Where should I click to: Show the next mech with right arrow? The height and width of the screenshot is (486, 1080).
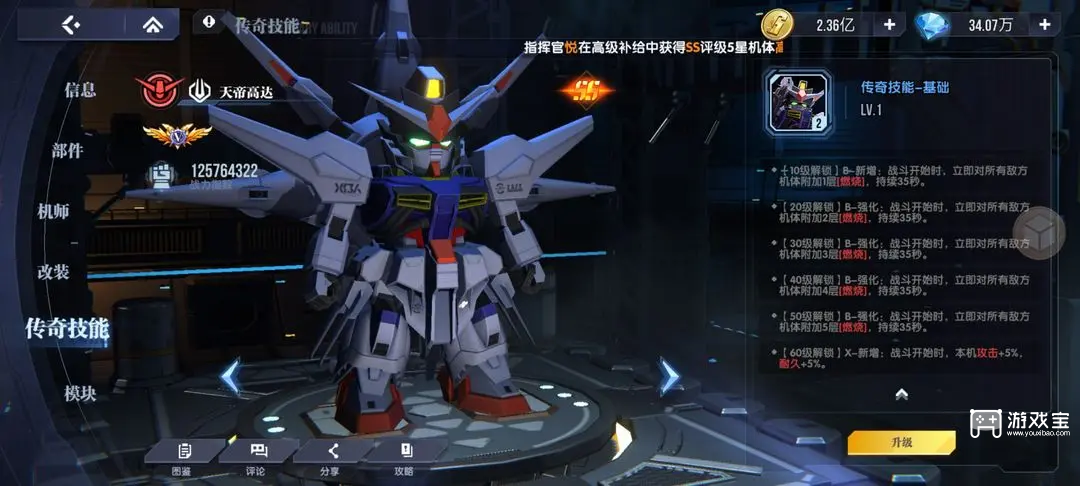tap(668, 376)
